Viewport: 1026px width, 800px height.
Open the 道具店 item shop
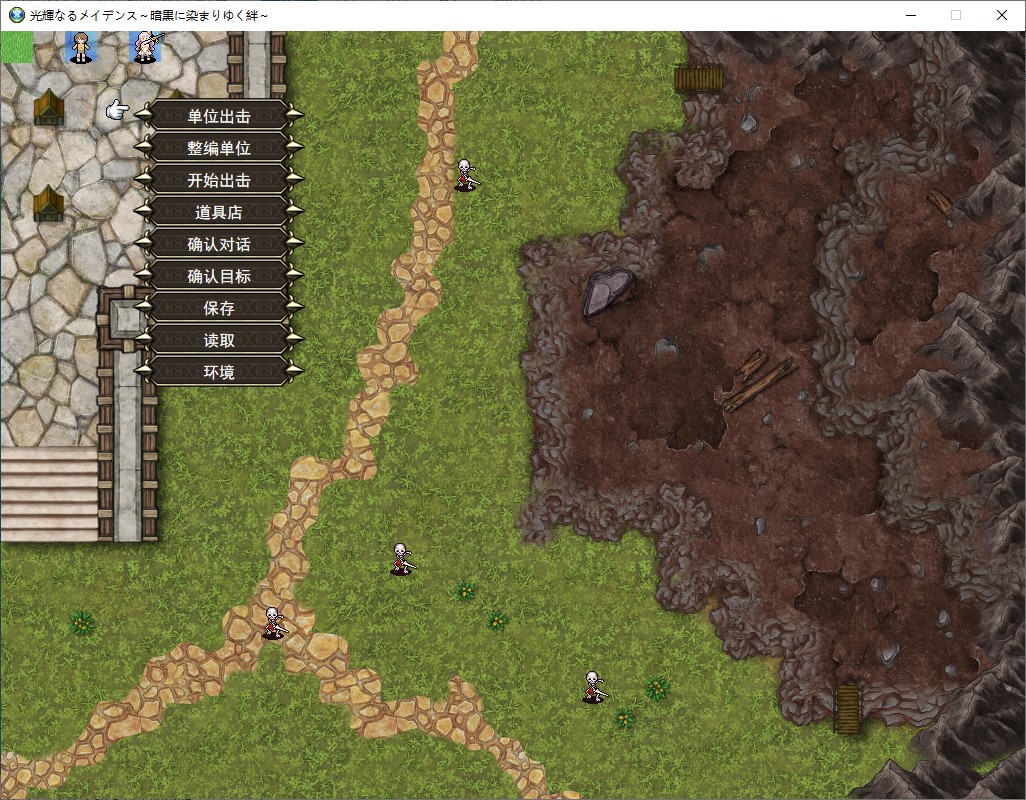[219, 212]
